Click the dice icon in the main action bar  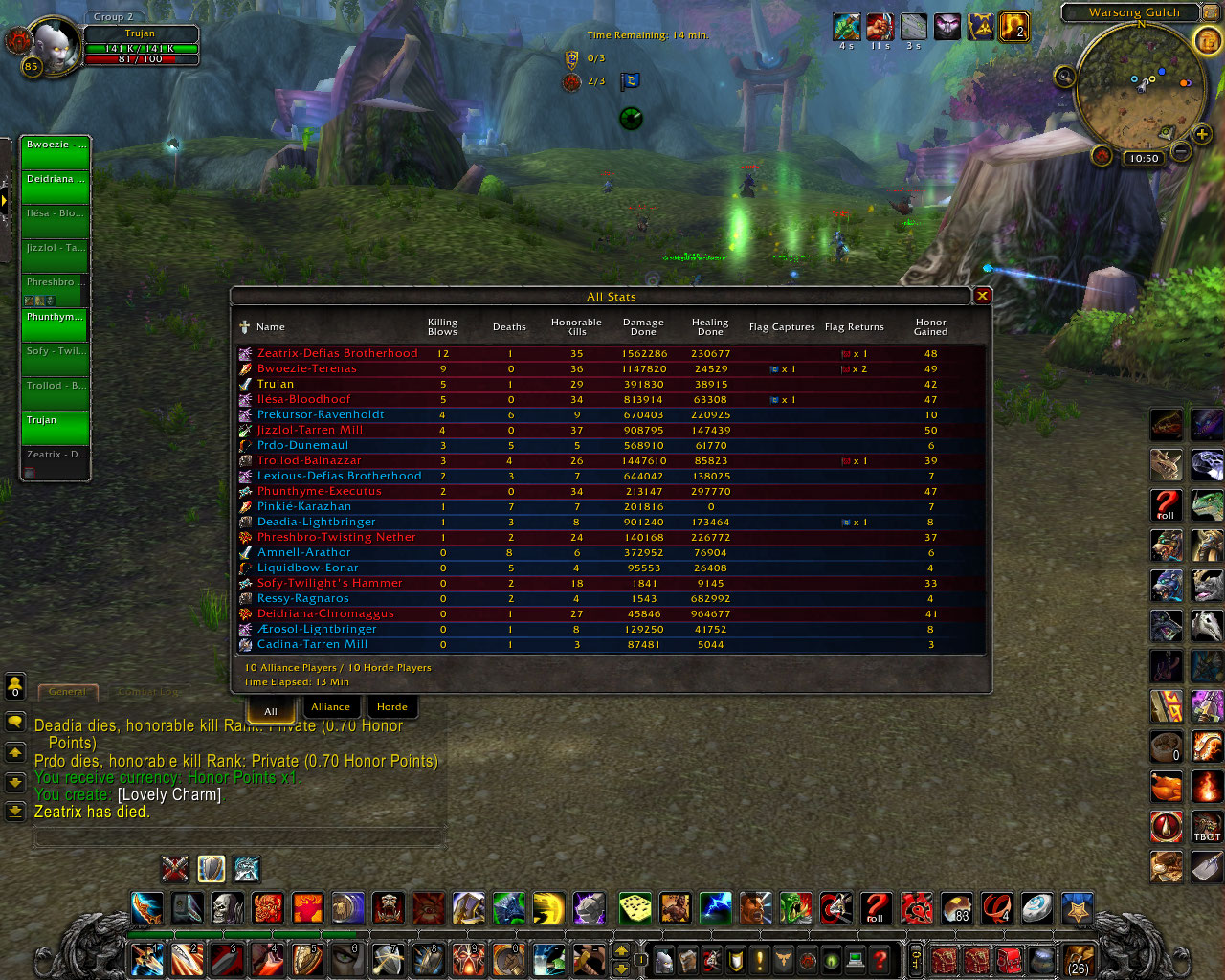point(635,907)
